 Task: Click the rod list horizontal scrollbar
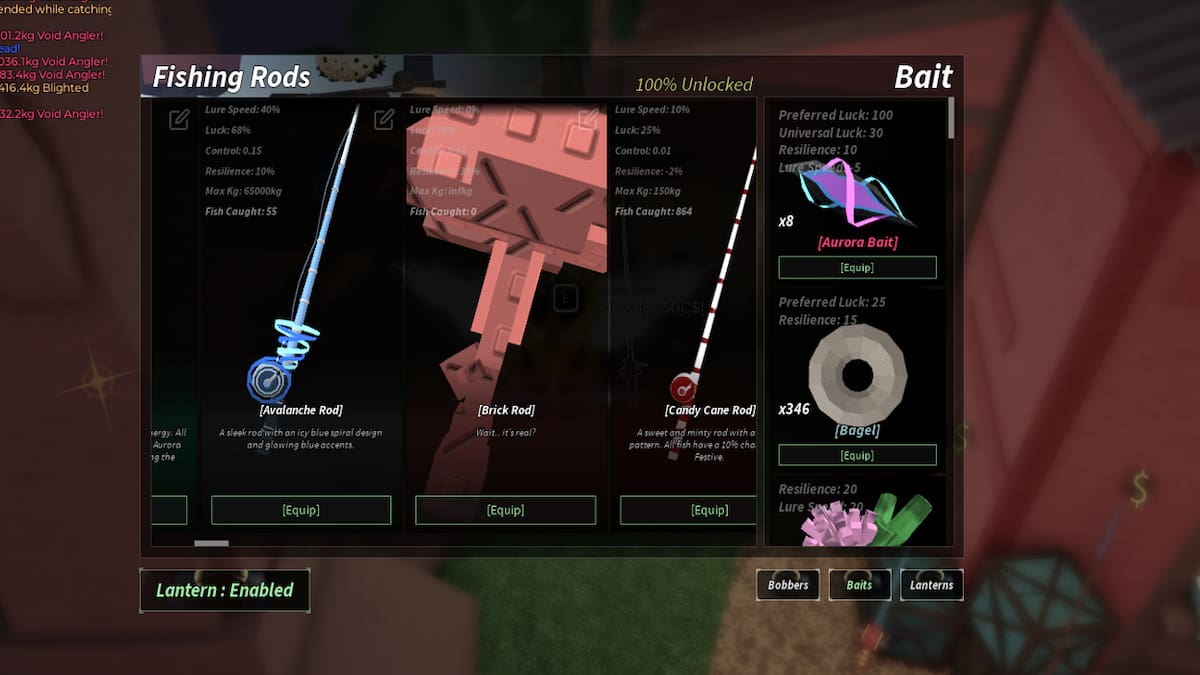click(211, 543)
